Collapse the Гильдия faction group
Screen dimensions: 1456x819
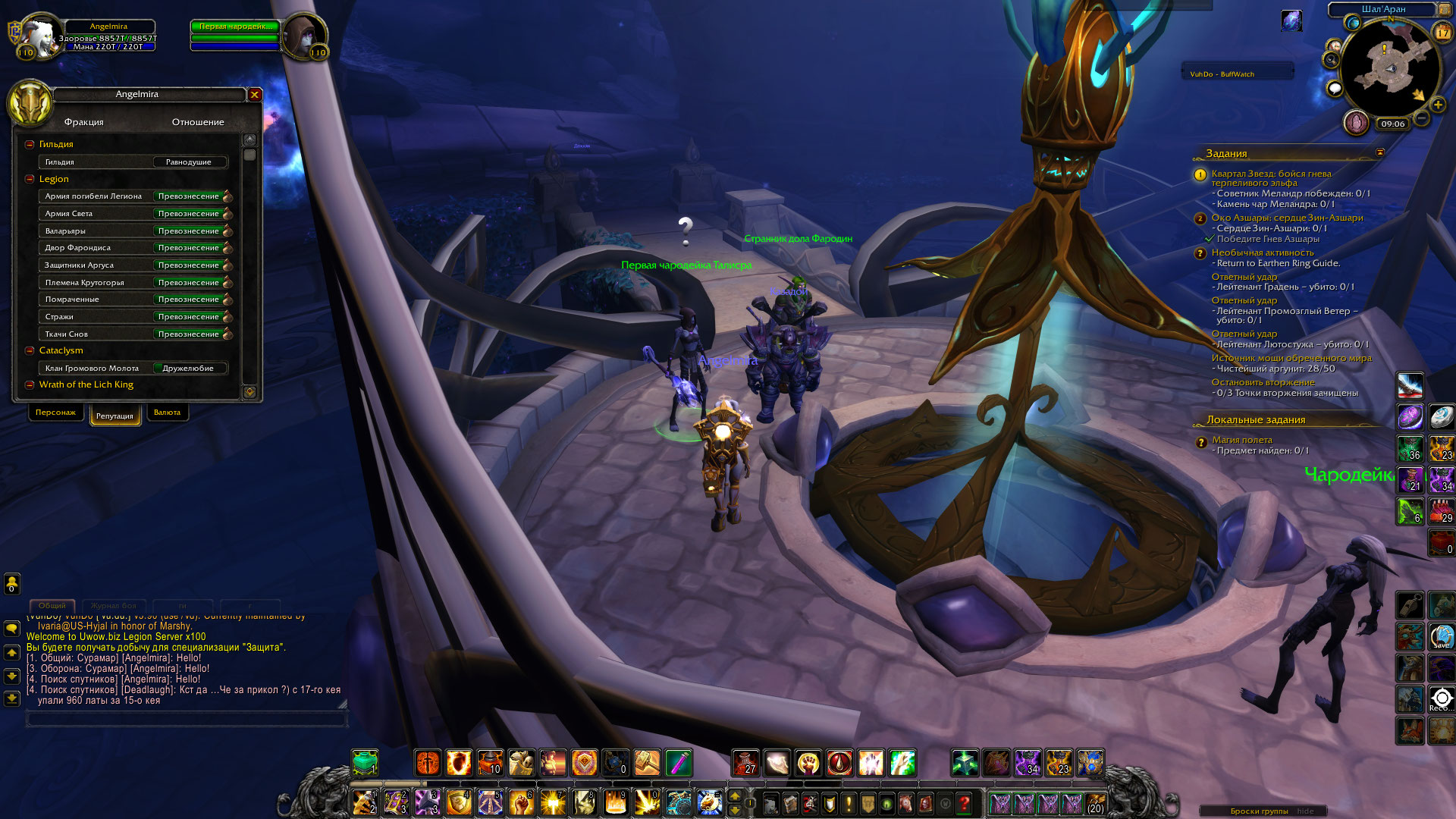[x=30, y=144]
